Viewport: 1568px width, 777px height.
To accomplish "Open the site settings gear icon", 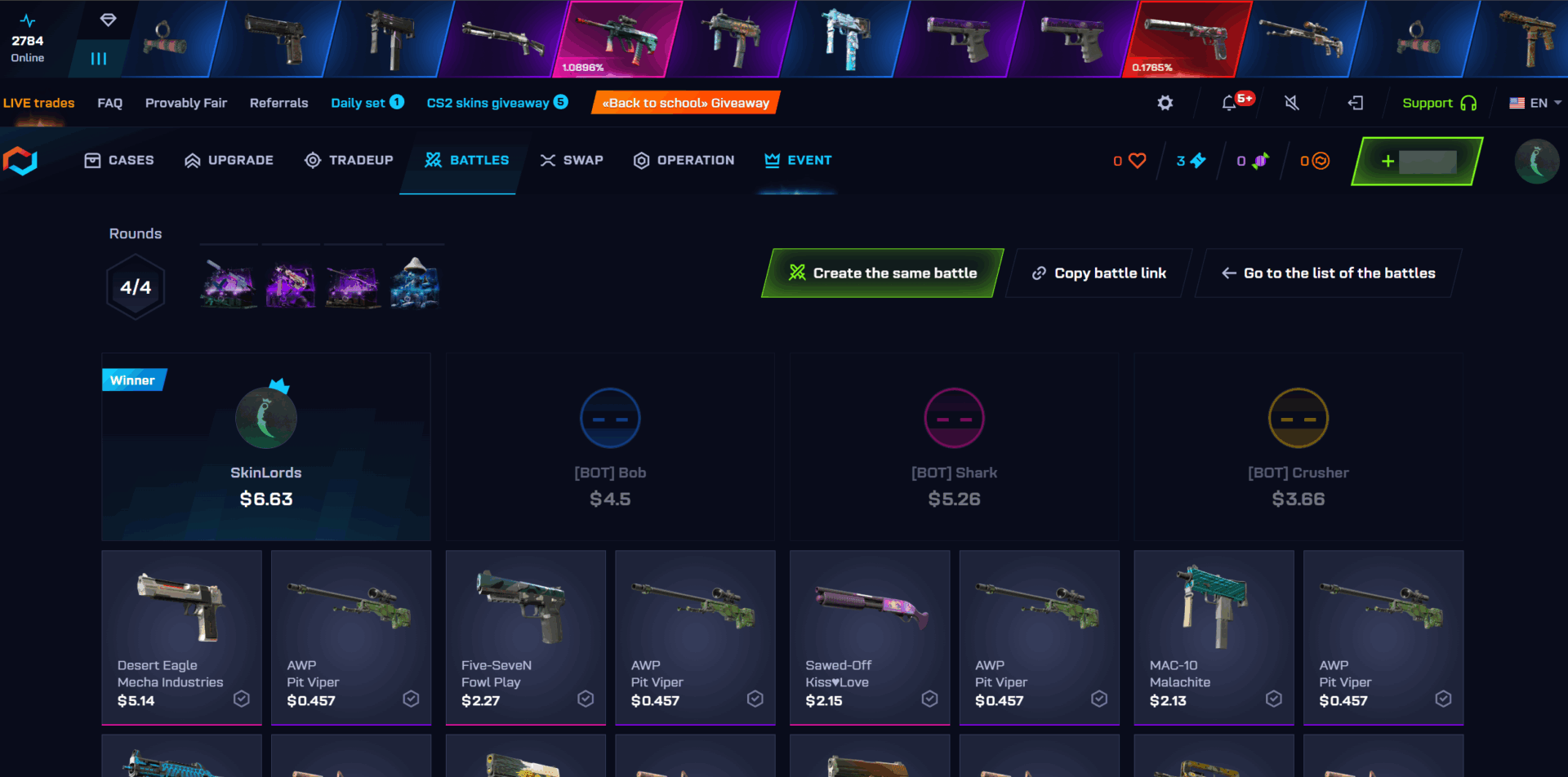I will click(x=1165, y=103).
